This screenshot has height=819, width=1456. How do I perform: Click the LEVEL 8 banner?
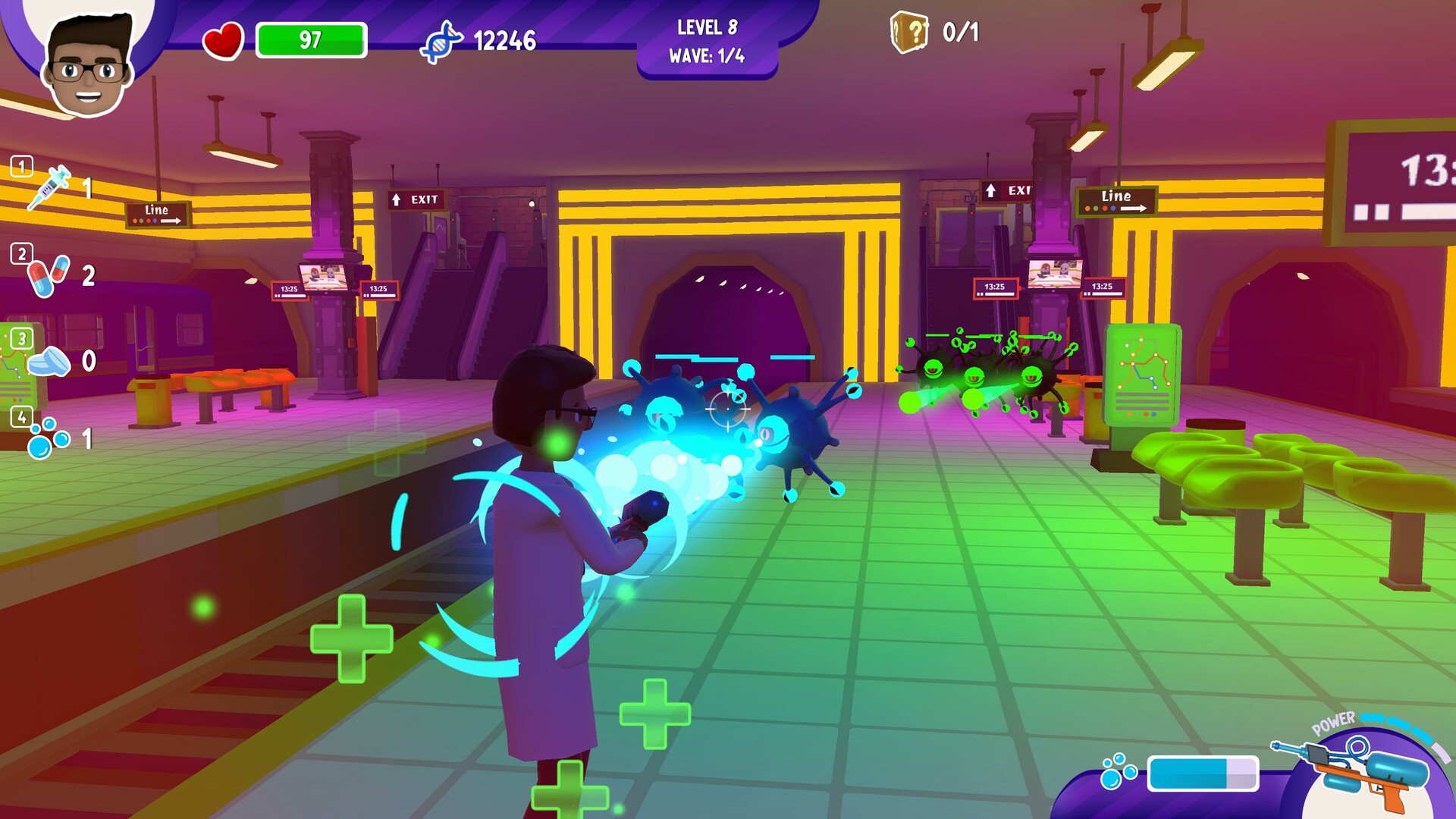(707, 28)
